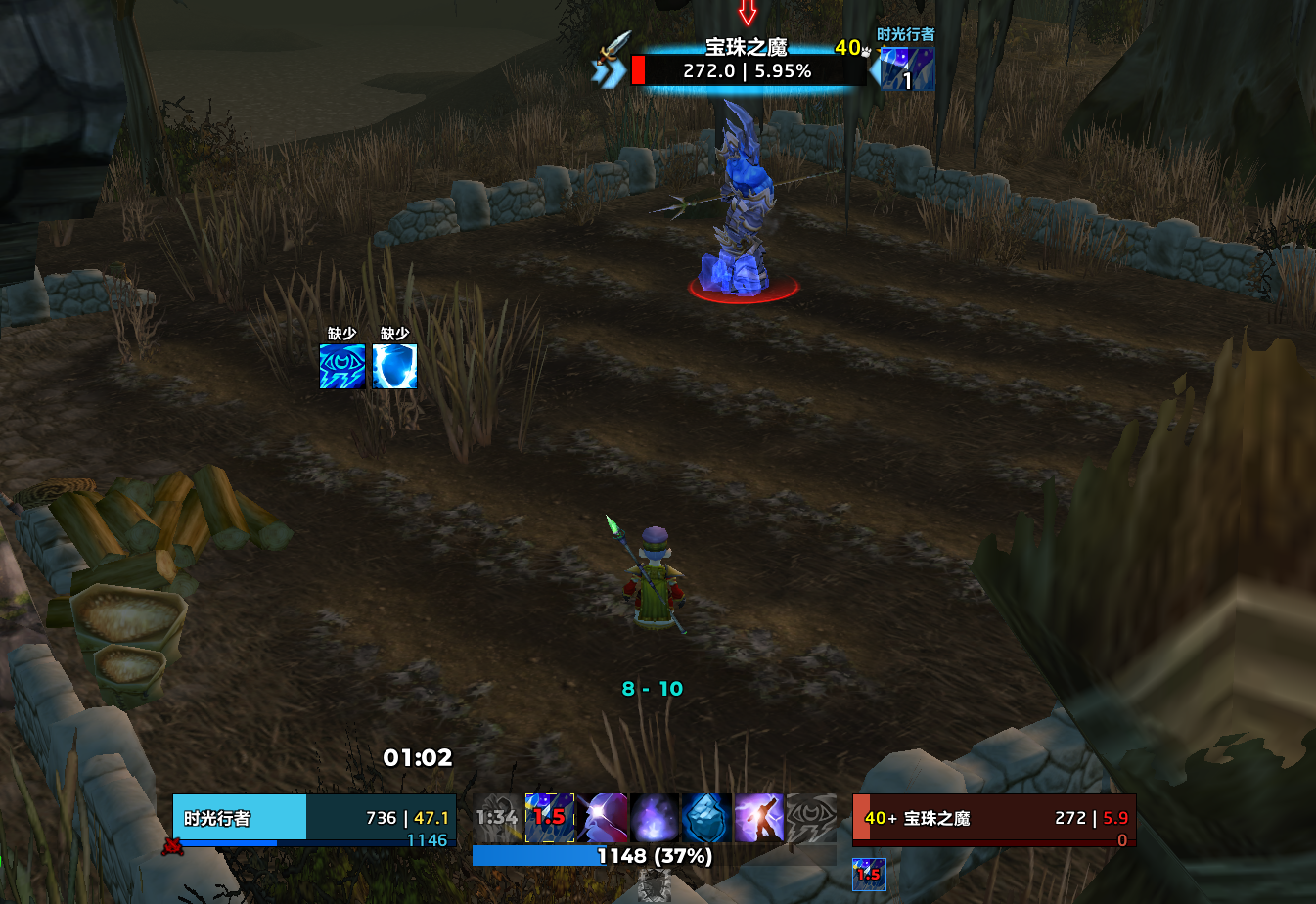Inspect the debuff icon under target frame
The height and width of the screenshot is (904, 1316).
(869, 875)
